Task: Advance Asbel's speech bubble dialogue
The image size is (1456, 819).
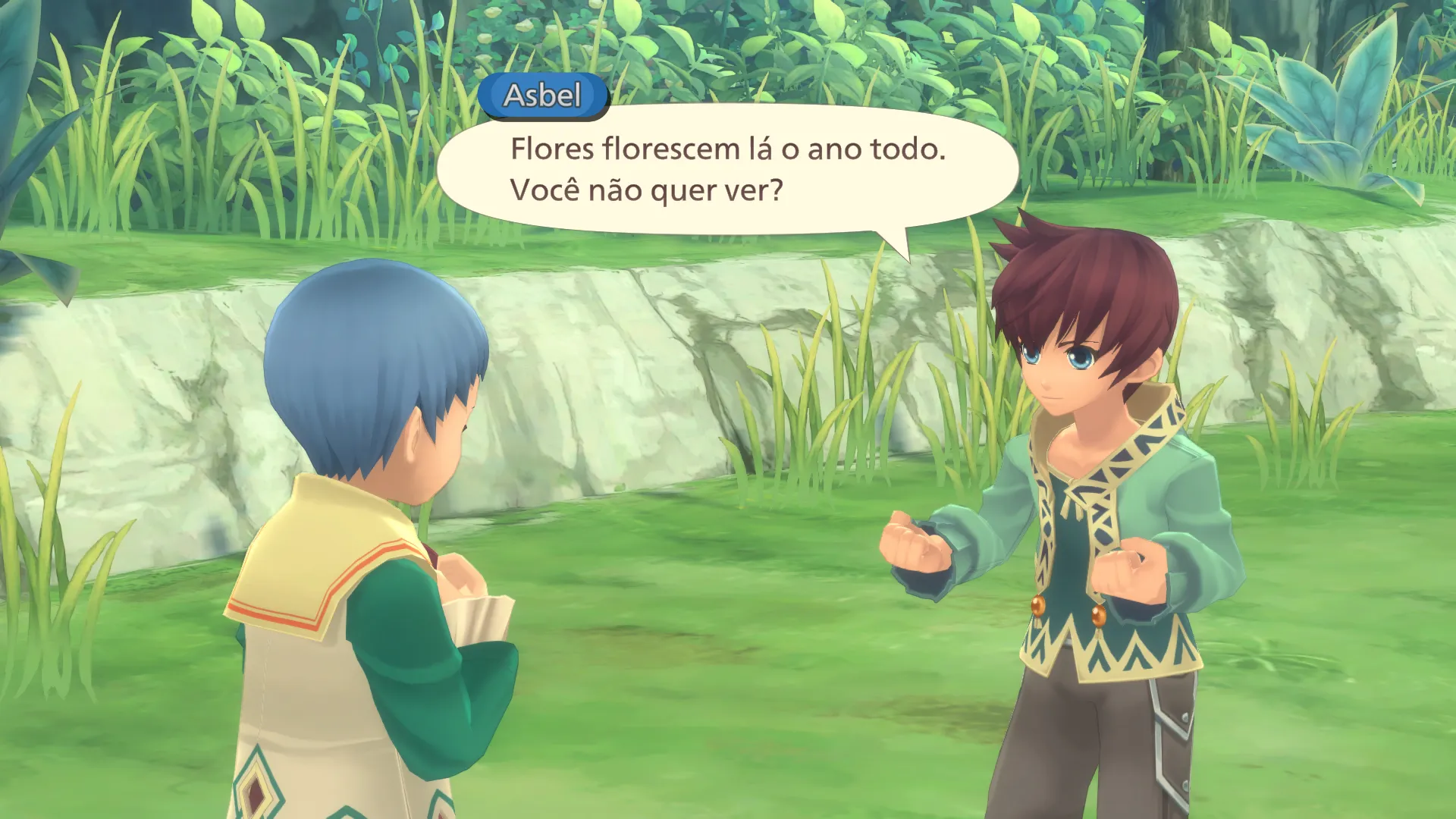Action: (x=726, y=170)
